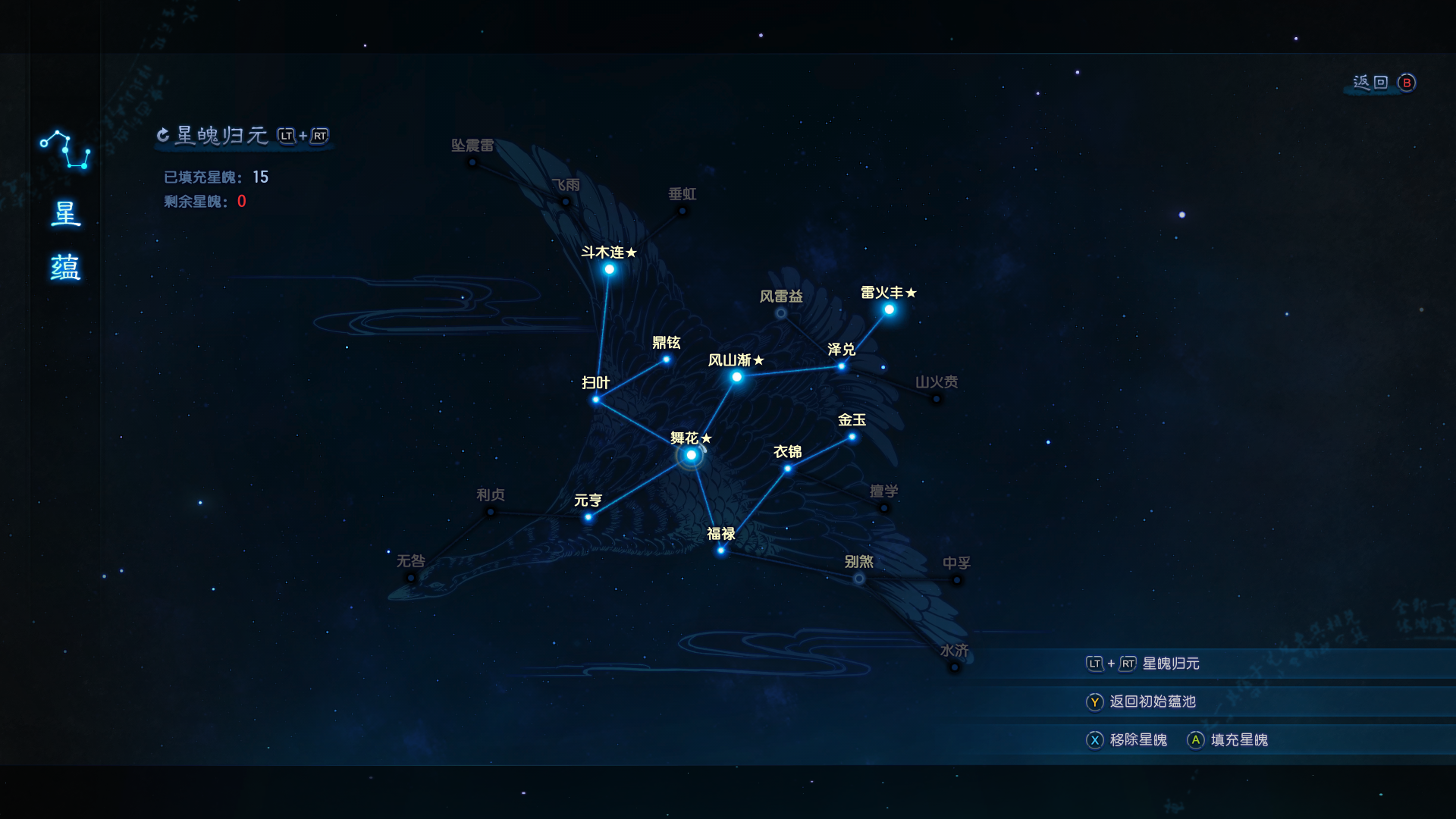
Task: Select the 舞花 star node
Action: point(691,455)
